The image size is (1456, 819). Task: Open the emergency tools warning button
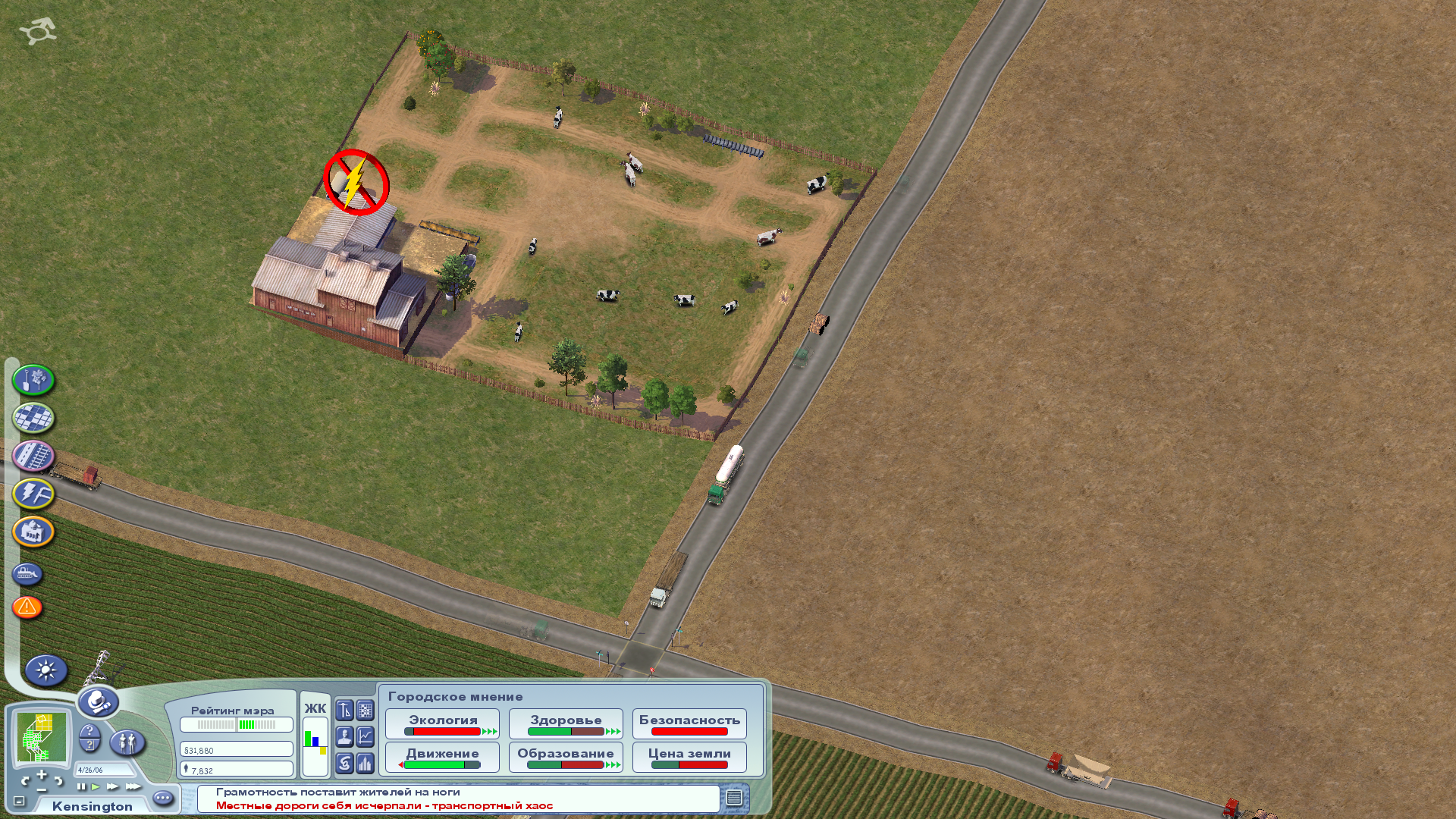pos(27,607)
